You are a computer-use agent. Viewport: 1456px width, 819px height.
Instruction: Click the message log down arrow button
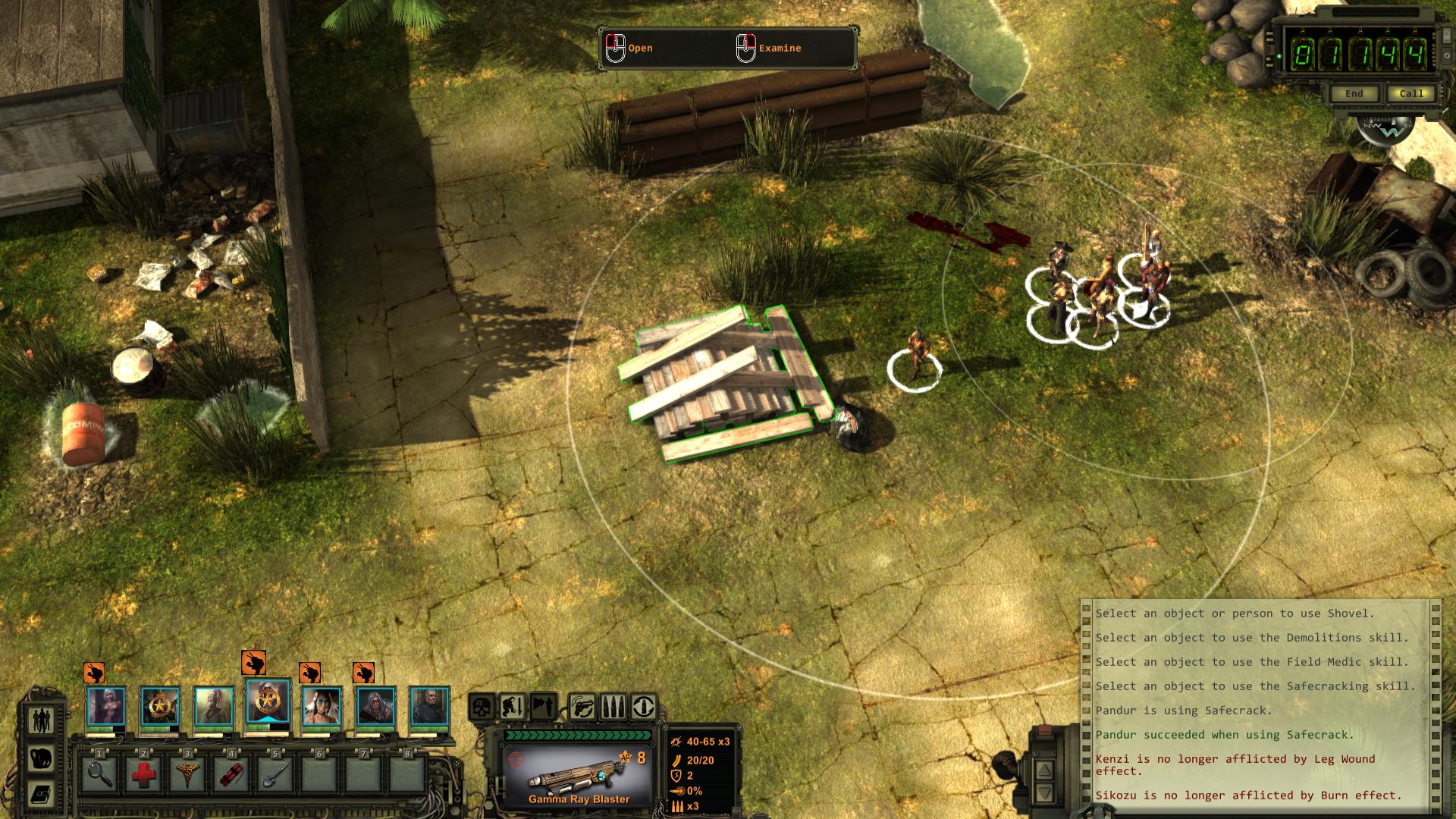1044,793
